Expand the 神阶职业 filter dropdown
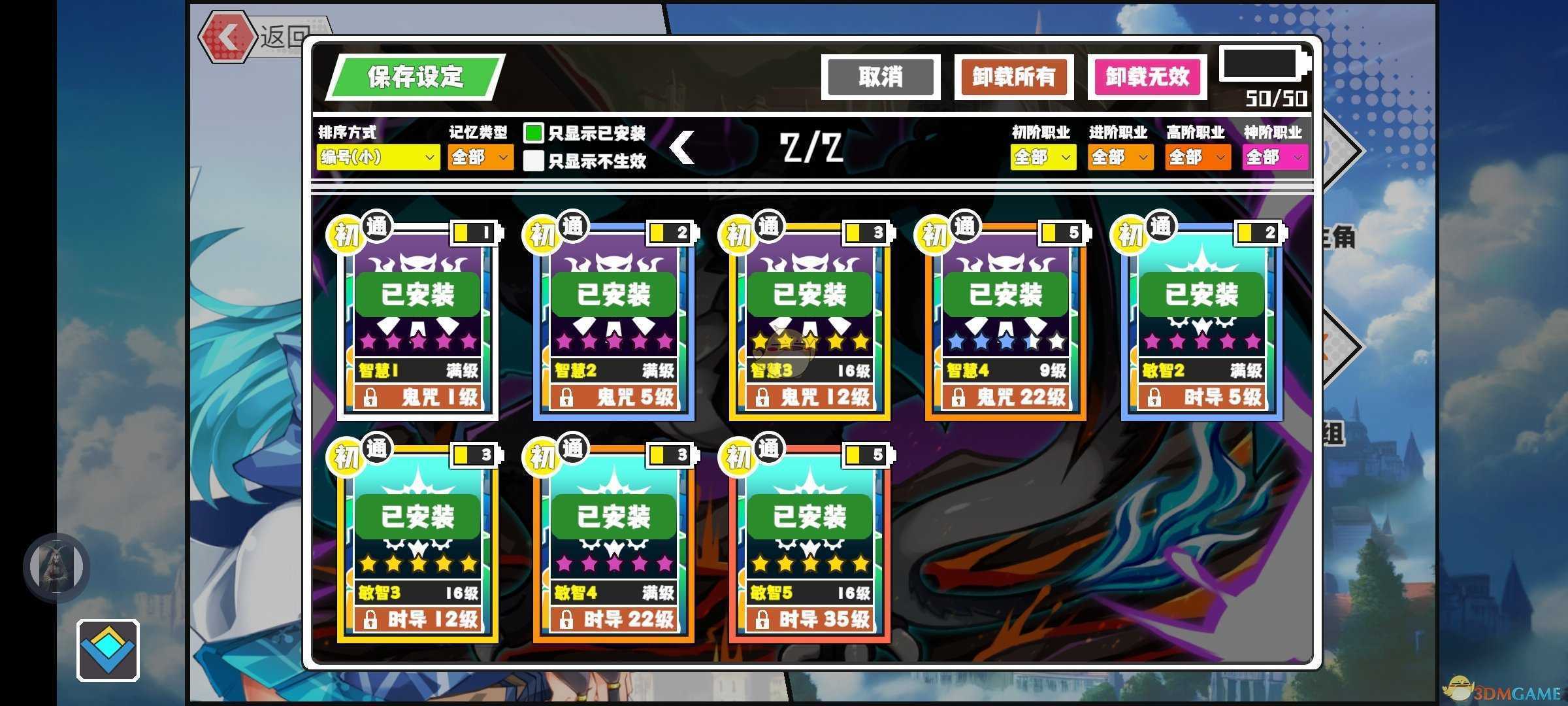1568x706 pixels. (1274, 157)
